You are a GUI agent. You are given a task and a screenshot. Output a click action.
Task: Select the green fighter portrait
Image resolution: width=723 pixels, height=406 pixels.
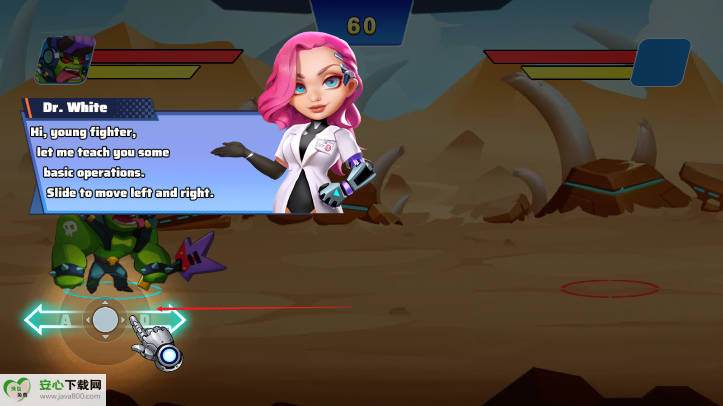click(65, 61)
